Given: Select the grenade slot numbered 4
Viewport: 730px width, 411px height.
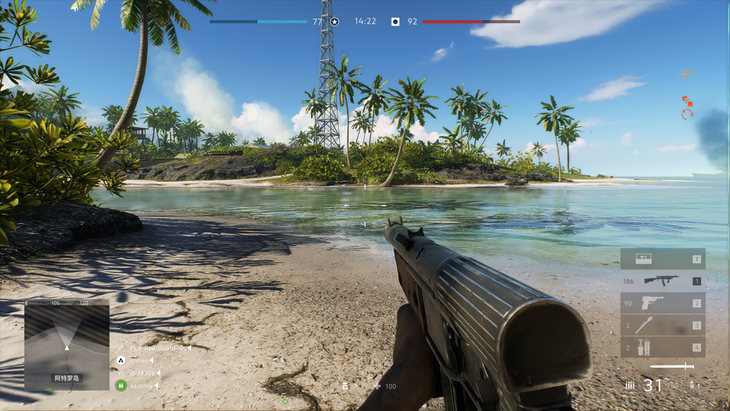Looking at the screenshot, I should 662,347.
